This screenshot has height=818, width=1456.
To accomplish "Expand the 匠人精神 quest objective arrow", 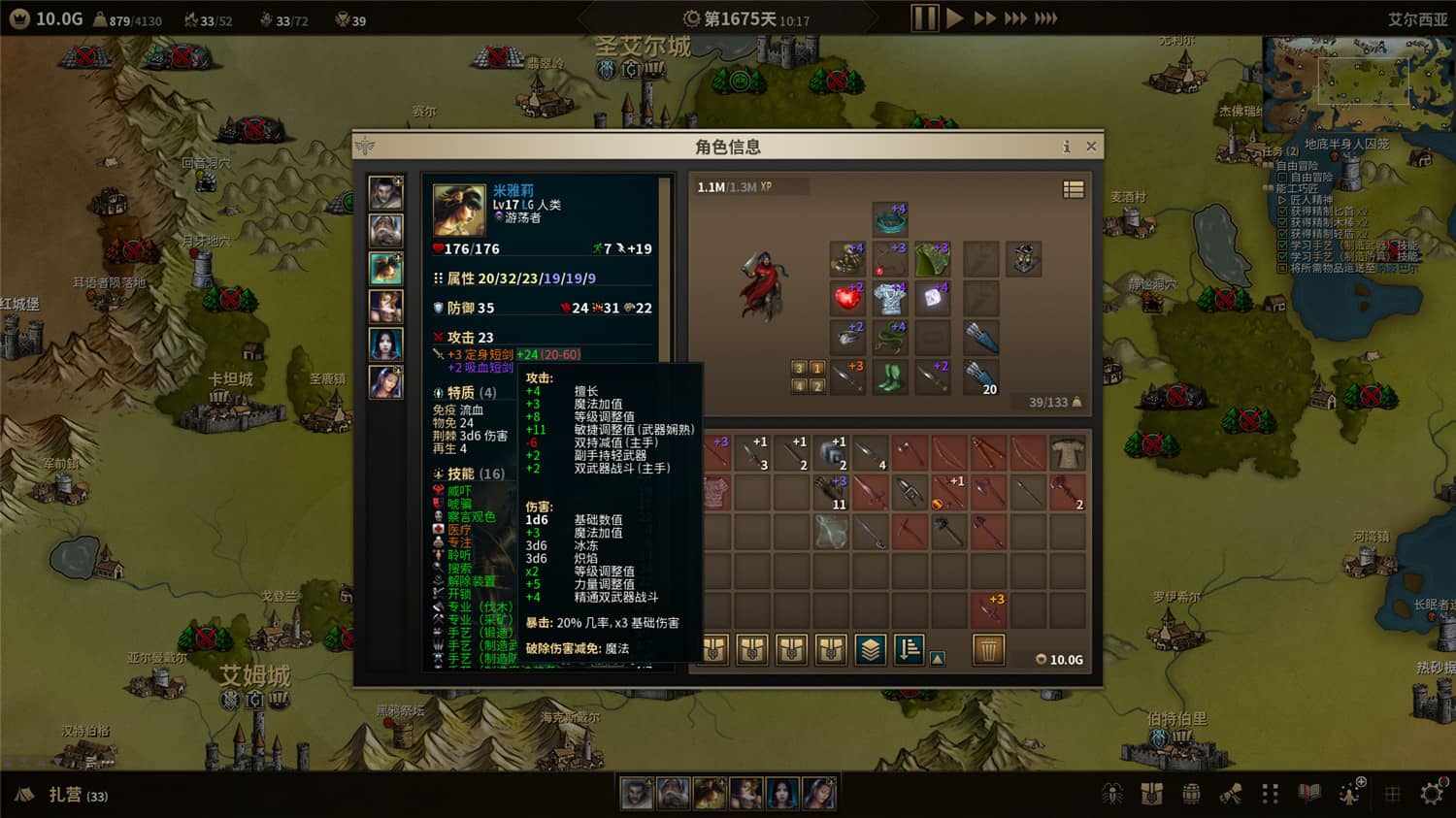I will (x=1281, y=200).
